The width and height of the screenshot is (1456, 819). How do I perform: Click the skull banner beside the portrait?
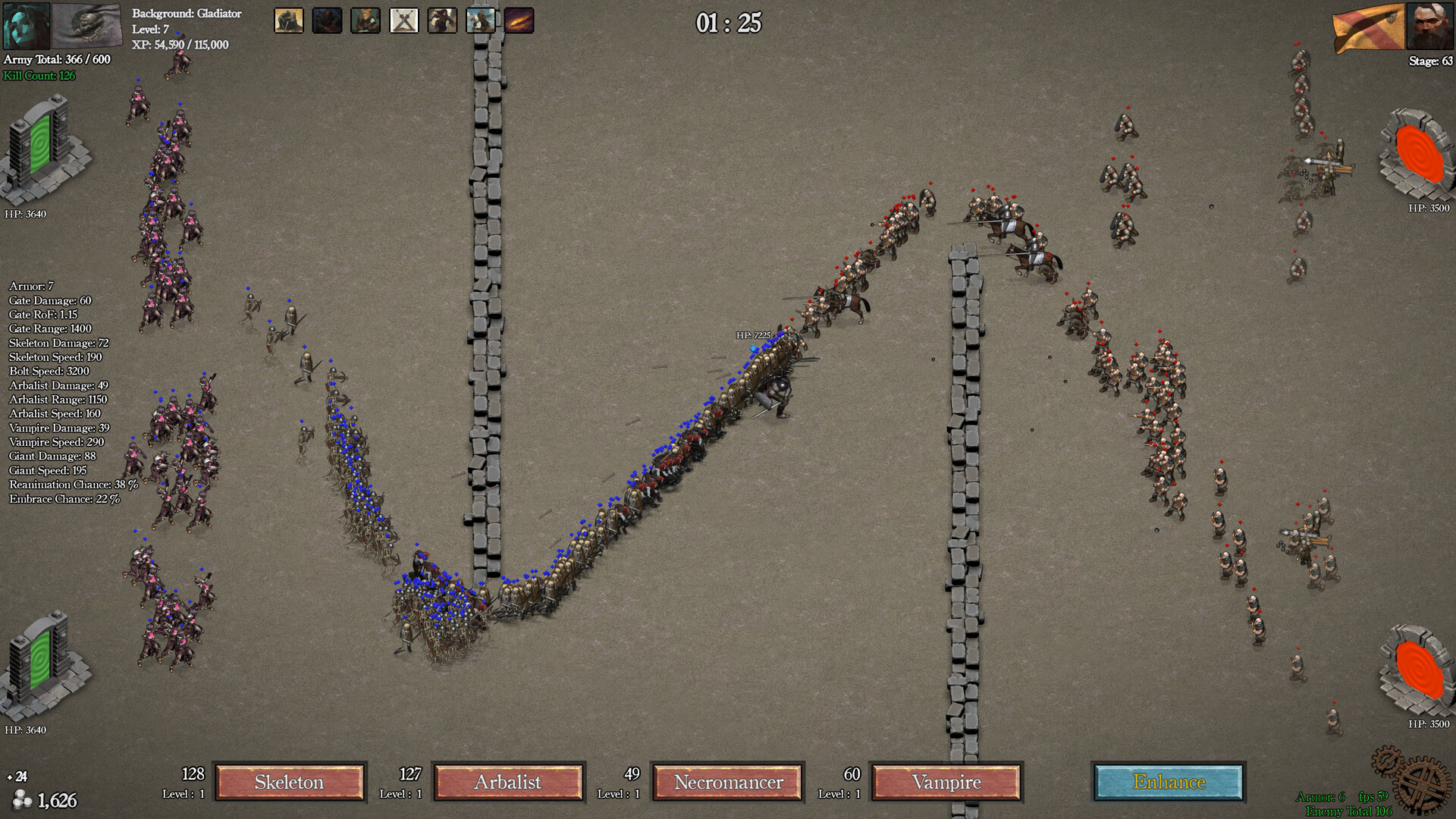click(86, 25)
